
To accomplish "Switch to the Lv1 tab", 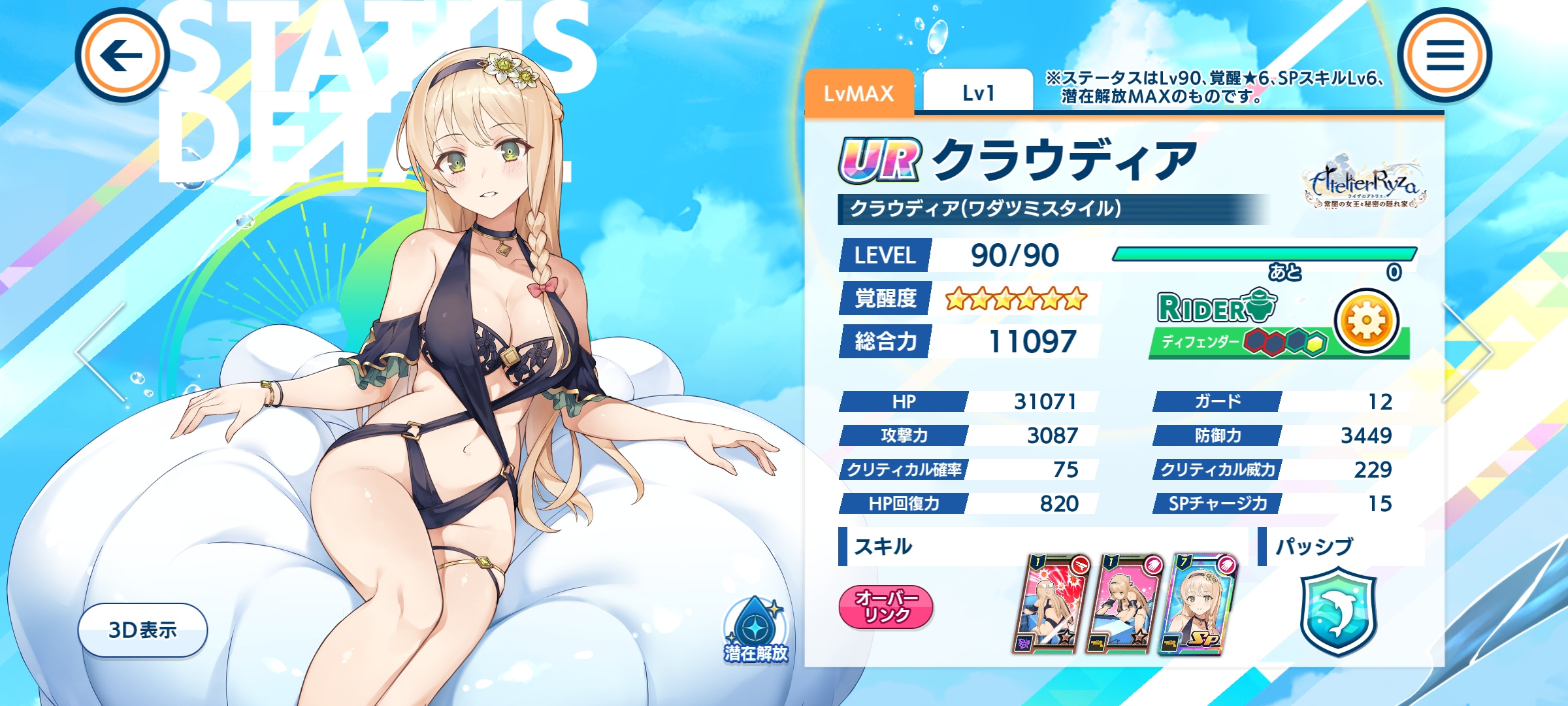I will click(x=978, y=93).
